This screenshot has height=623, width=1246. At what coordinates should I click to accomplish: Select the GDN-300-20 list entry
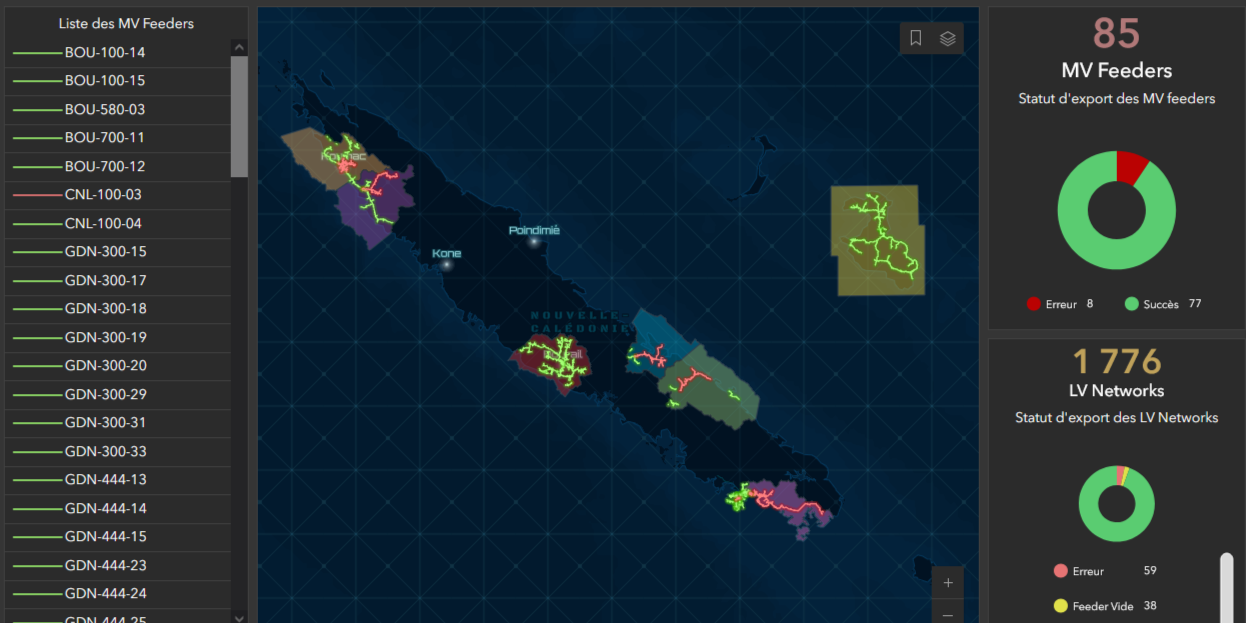pos(105,366)
